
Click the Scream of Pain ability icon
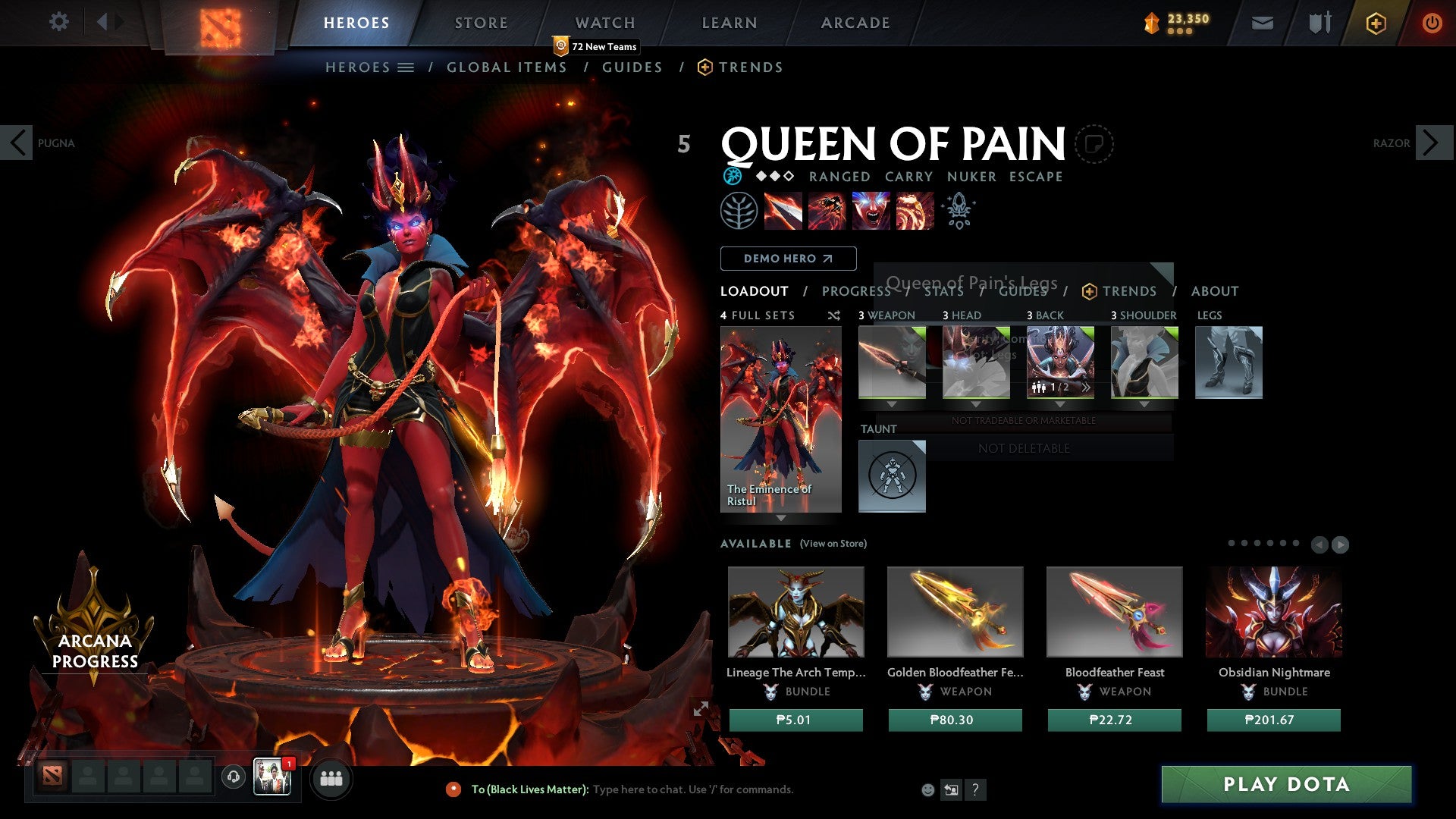pyautogui.click(x=871, y=212)
